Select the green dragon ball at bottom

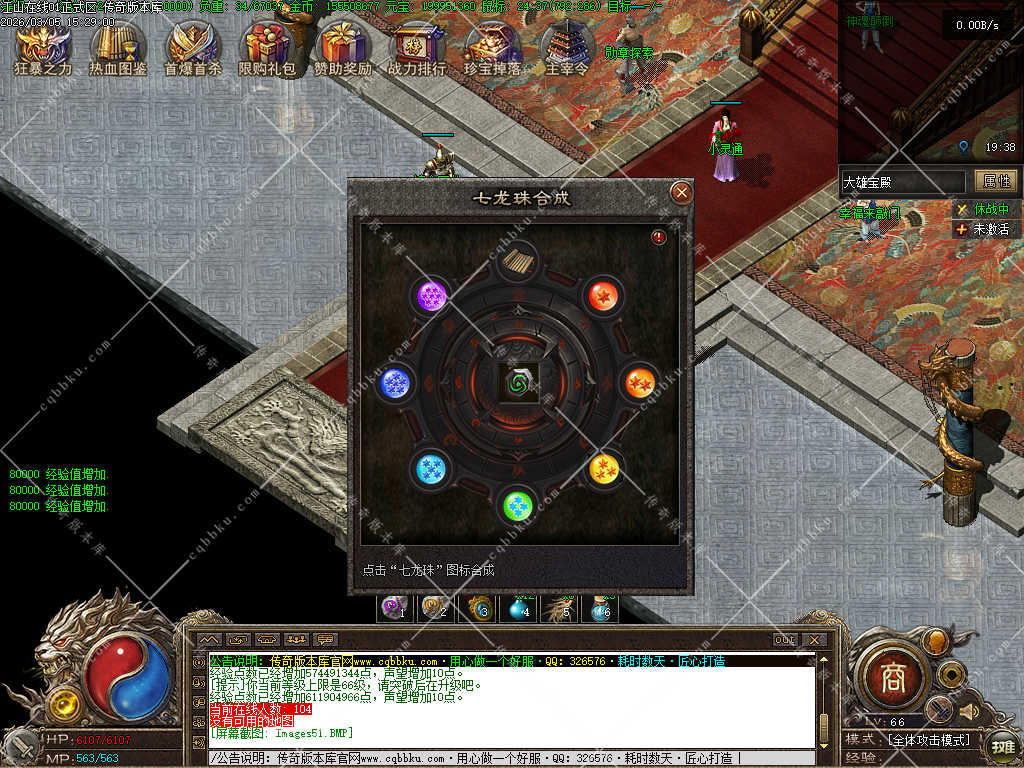pyautogui.click(x=517, y=504)
